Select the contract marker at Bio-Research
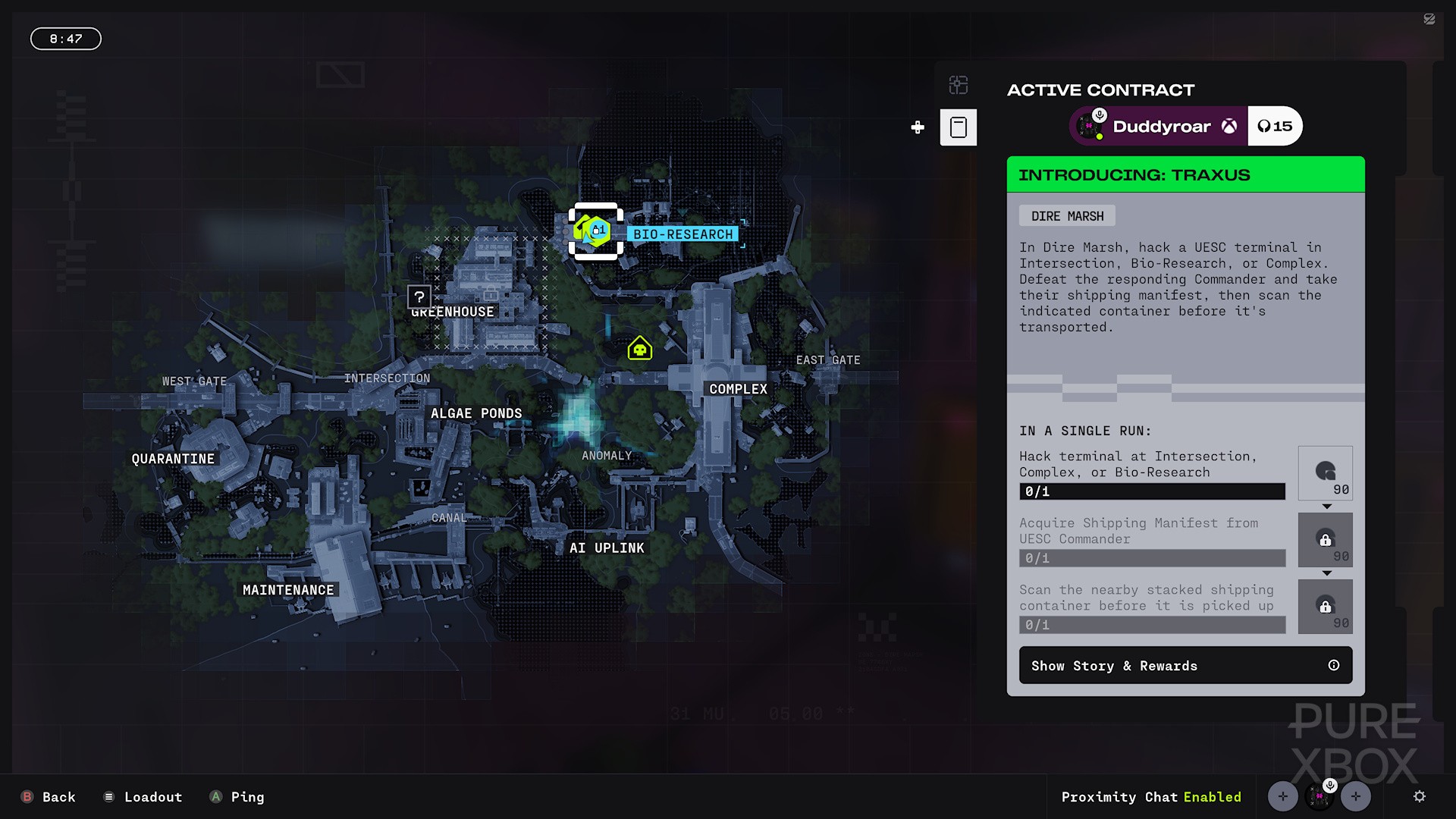The height and width of the screenshot is (819, 1456). [596, 231]
